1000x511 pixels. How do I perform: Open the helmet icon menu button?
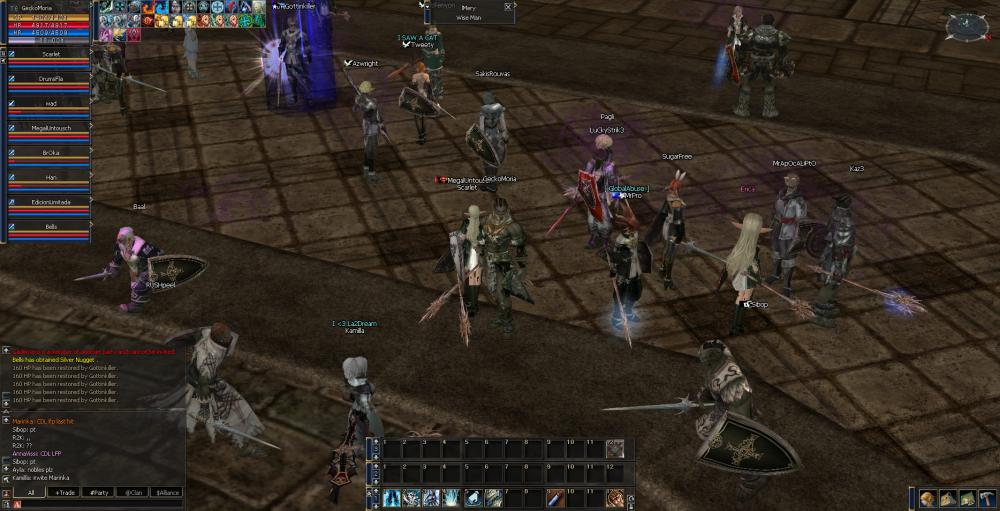point(928,498)
